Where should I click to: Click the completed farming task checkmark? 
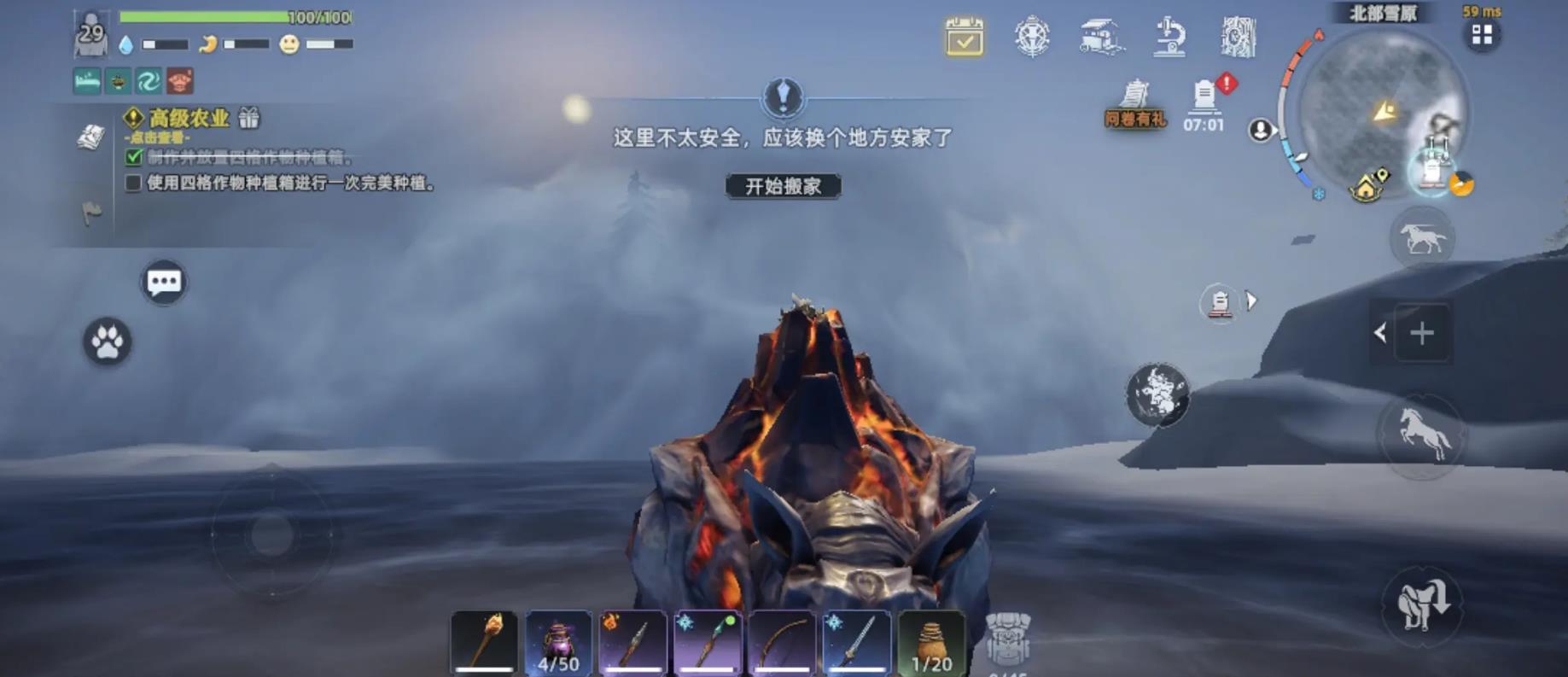click(x=134, y=159)
